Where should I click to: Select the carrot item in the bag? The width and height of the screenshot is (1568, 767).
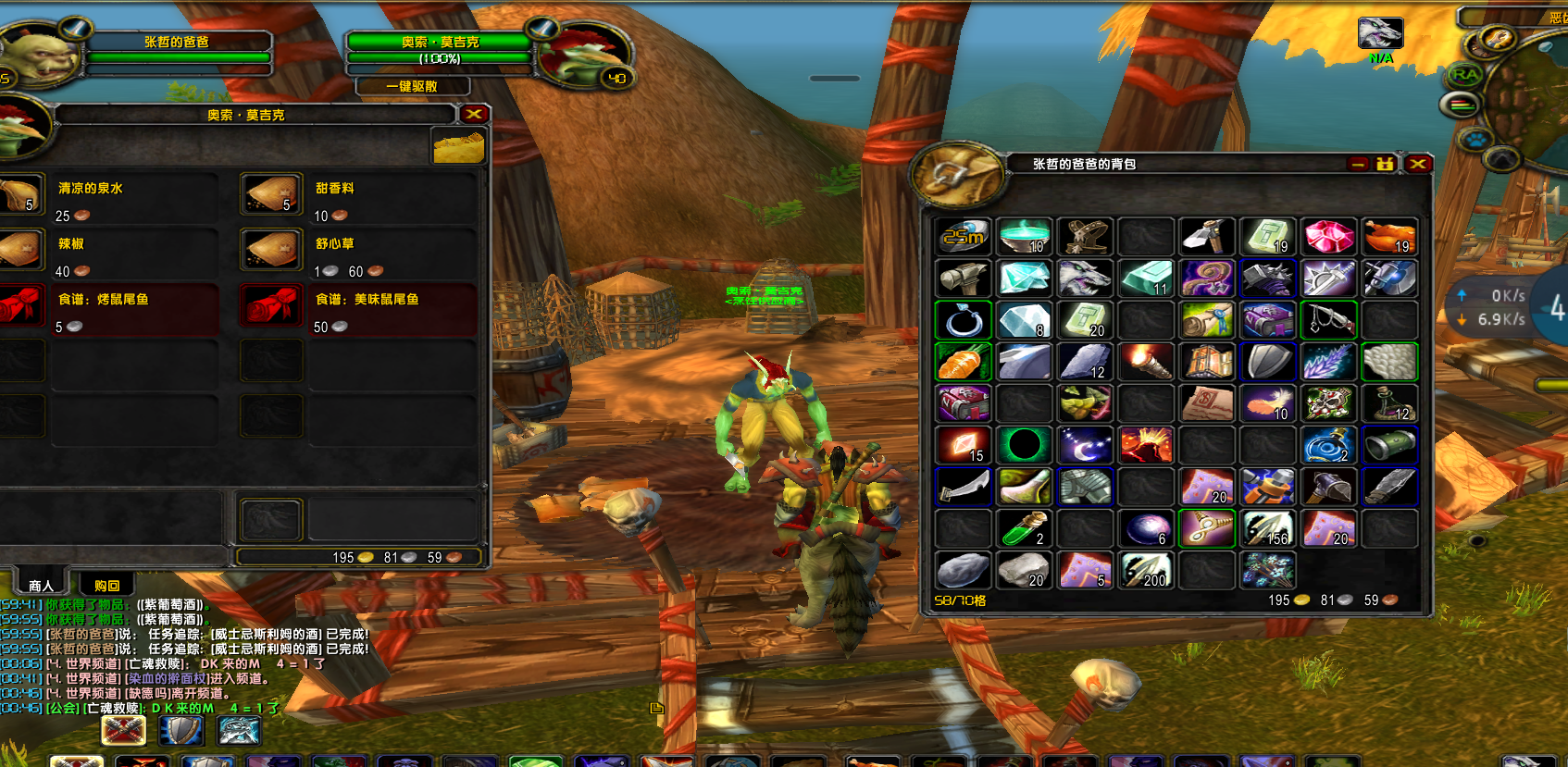click(964, 362)
